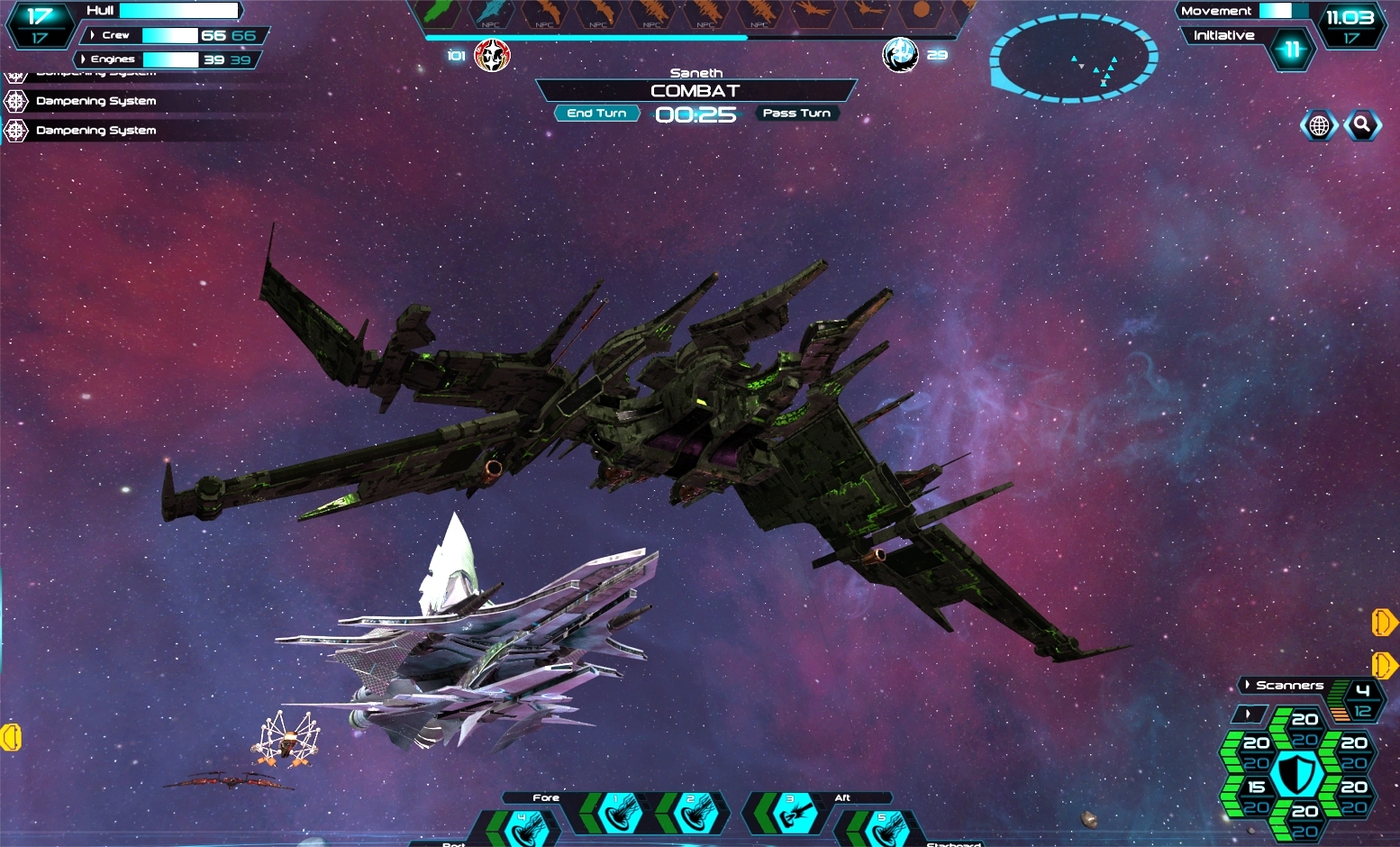Viewport: 1400px width, 847px height.
Task: Click the Pass Turn button
Action: click(x=796, y=114)
